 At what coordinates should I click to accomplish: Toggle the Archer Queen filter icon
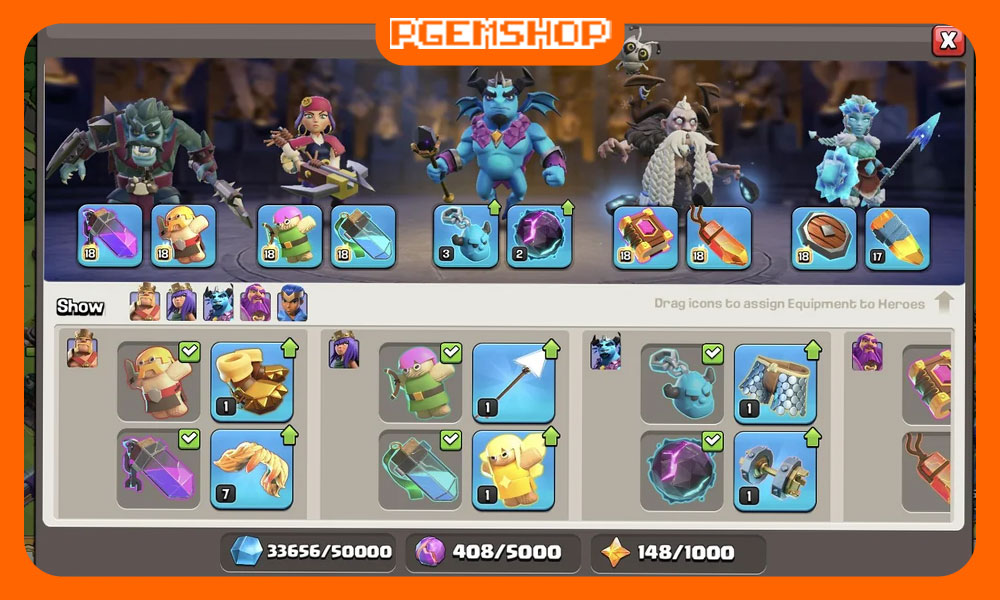181,303
